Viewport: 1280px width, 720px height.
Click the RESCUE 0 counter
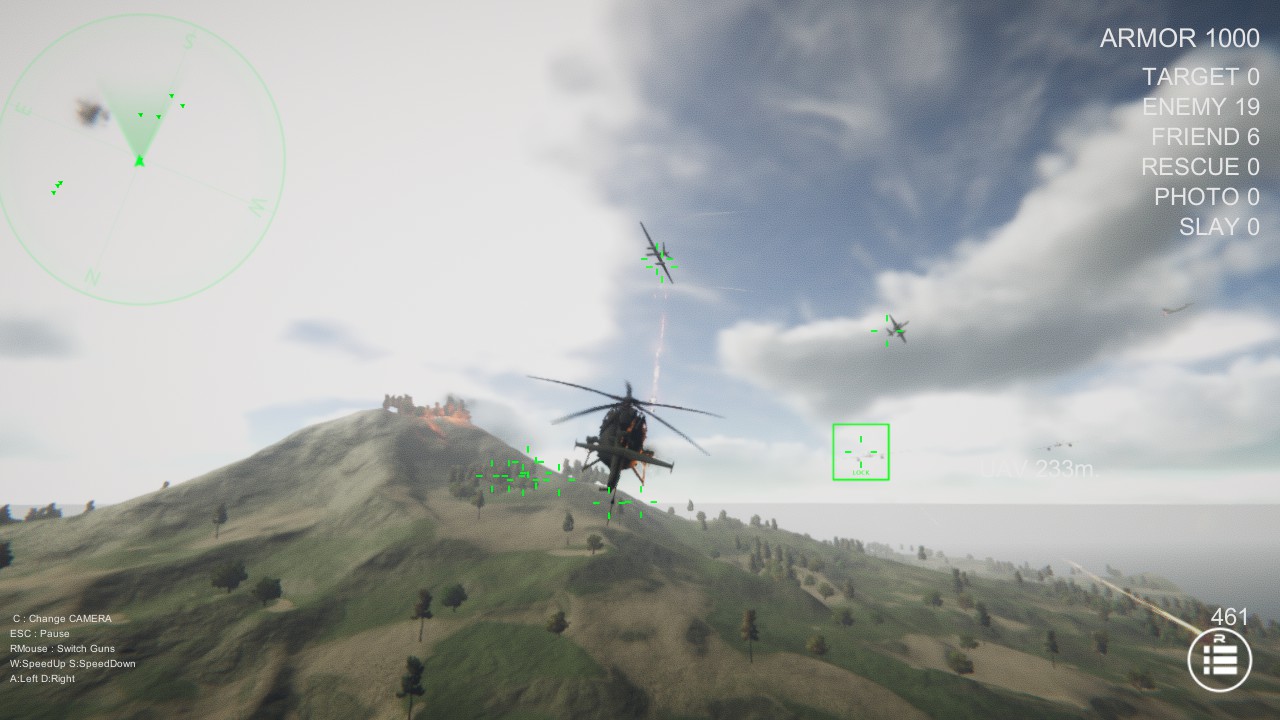pos(1200,167)
